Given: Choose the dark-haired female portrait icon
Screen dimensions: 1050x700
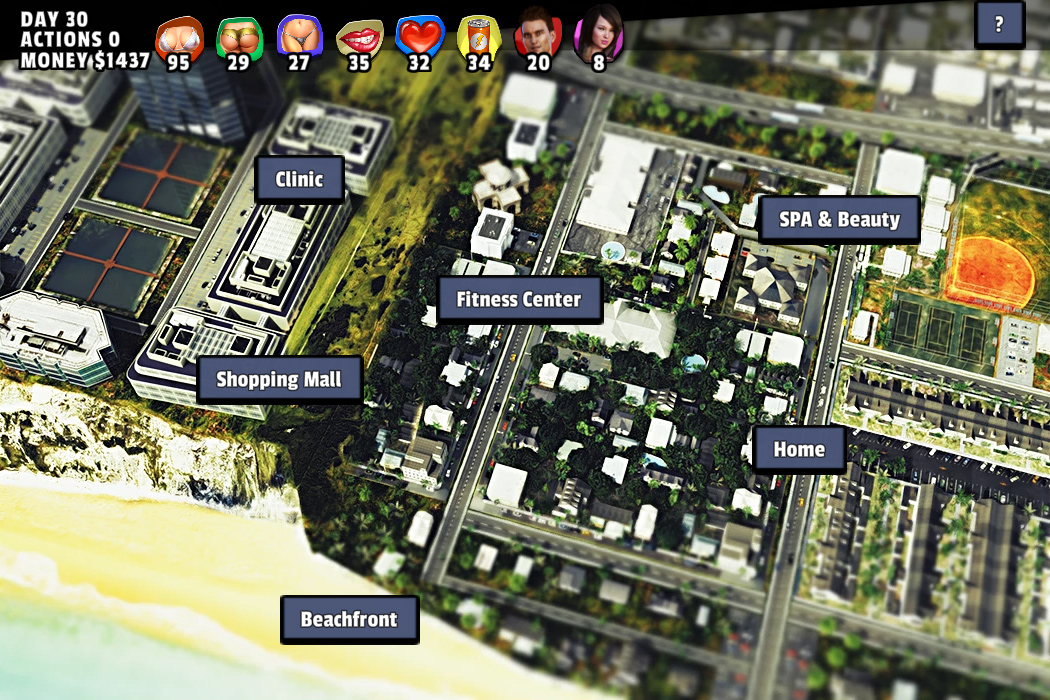Looking at the screenshot, I should tap(598, 36).
